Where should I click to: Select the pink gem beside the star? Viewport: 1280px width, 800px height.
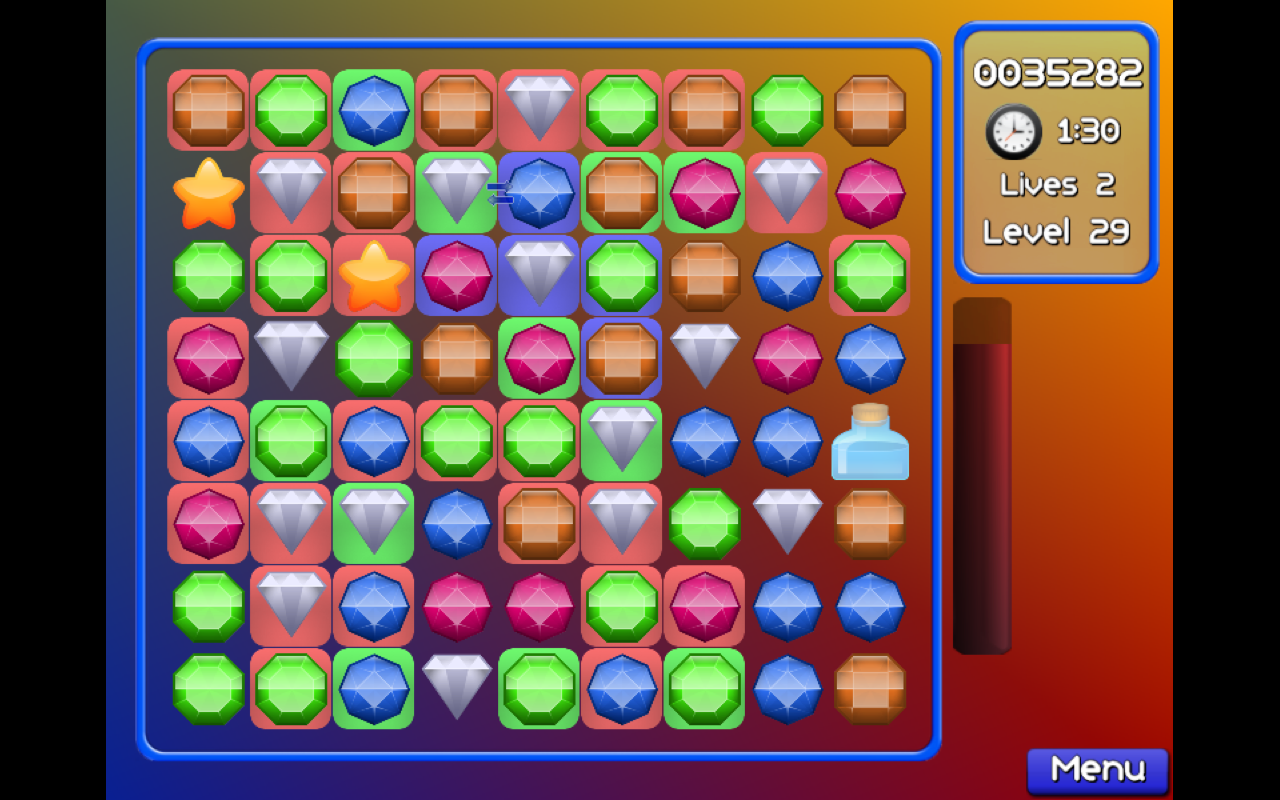pyautogui.click(x=455, y=276)
